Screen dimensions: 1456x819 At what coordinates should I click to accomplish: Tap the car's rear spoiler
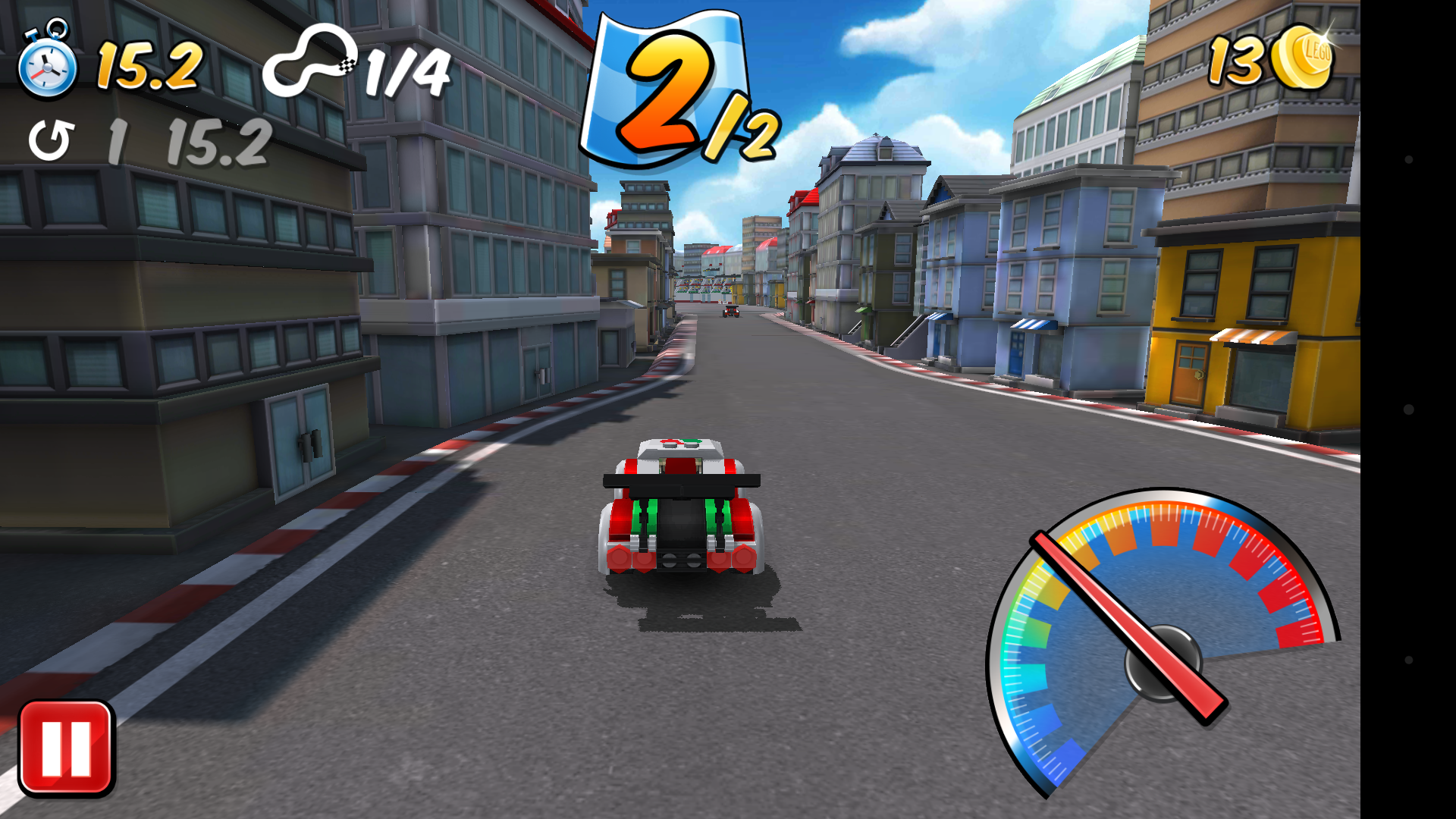[681, 479]
